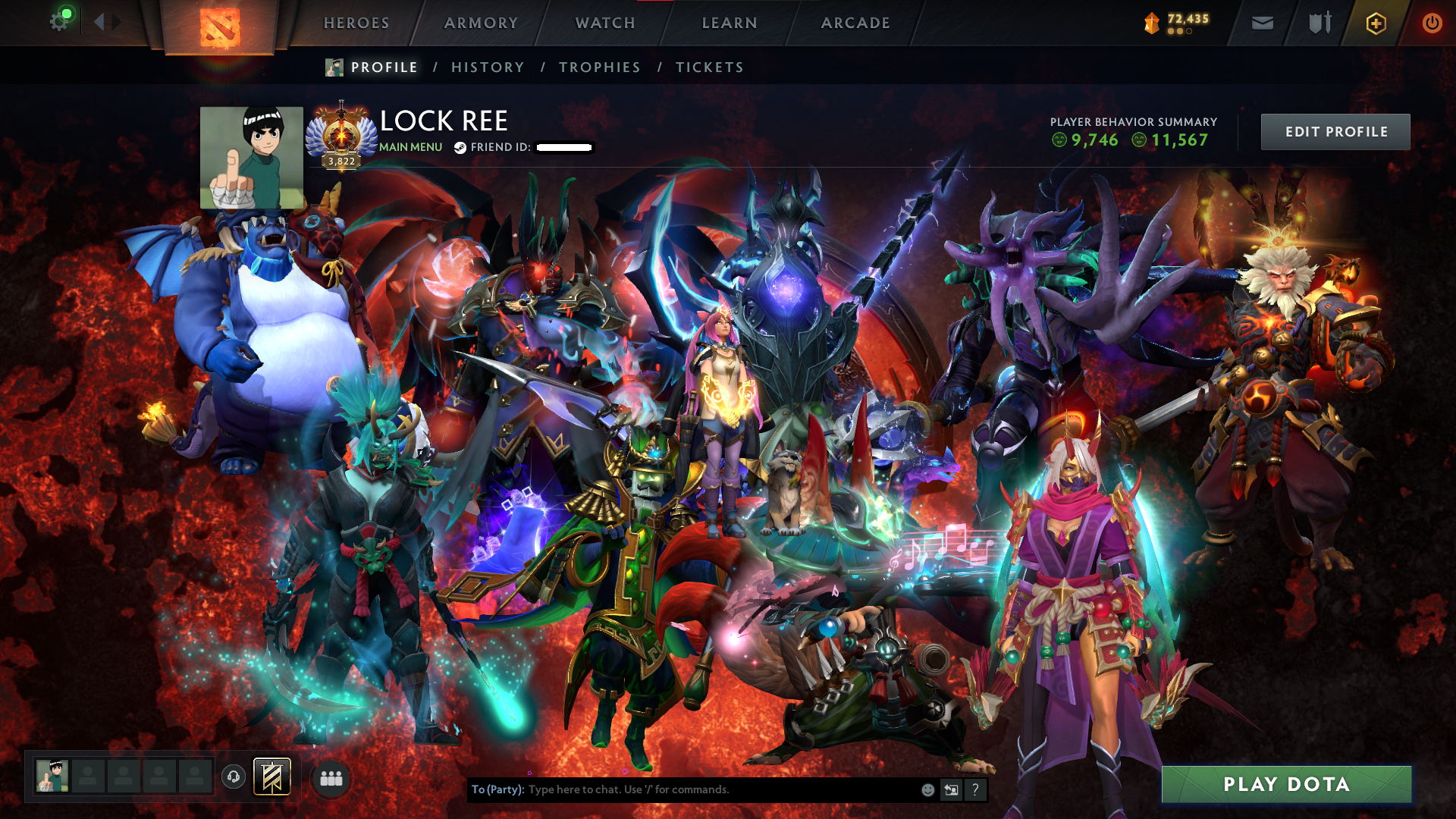Click the chat channel switch icon beside the smiley
The width and height of the screenshot is (1456, 819).
point(950,789)
